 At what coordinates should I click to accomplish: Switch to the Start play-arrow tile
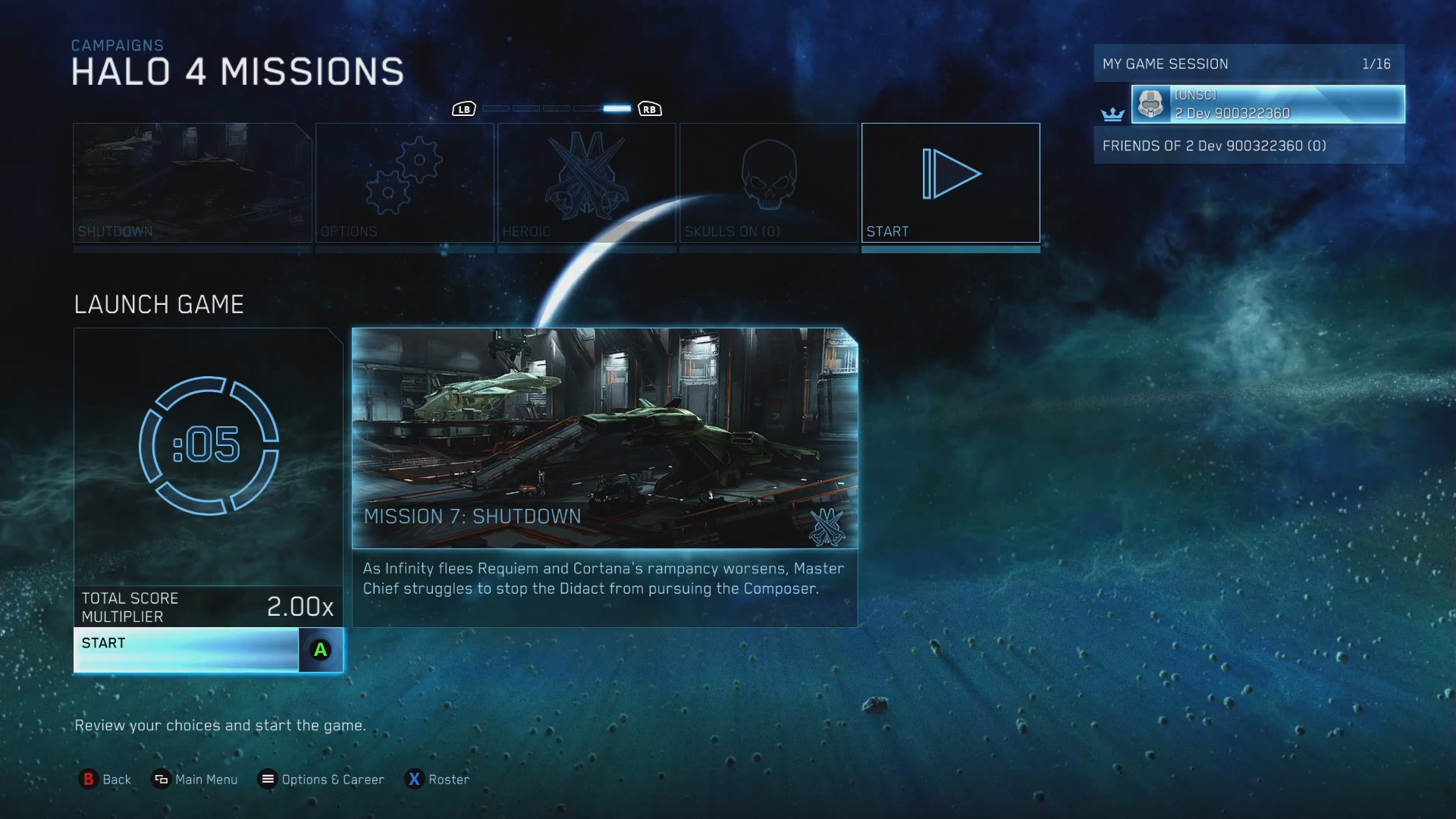coord(950,183)
